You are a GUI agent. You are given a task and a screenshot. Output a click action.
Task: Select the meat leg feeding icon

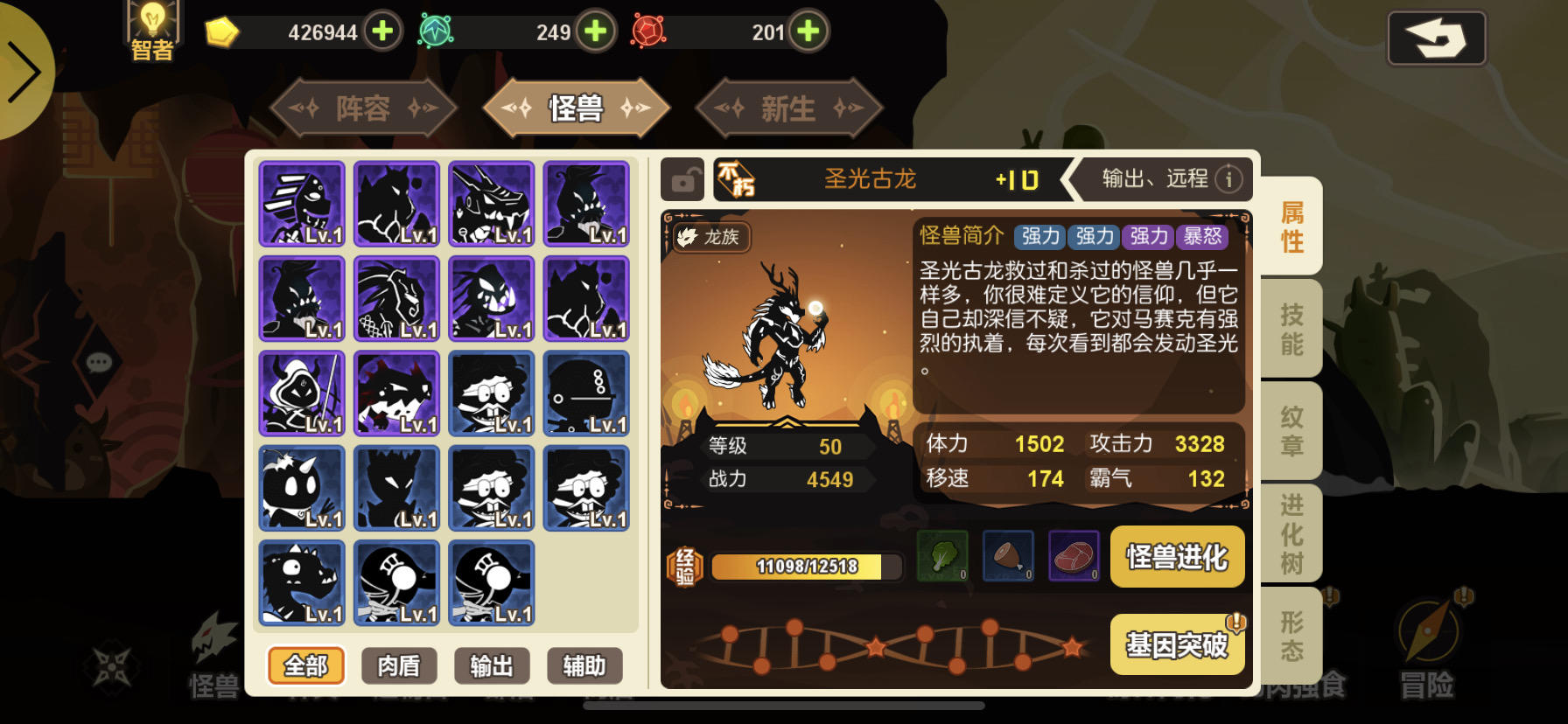tap(1008, 556)
